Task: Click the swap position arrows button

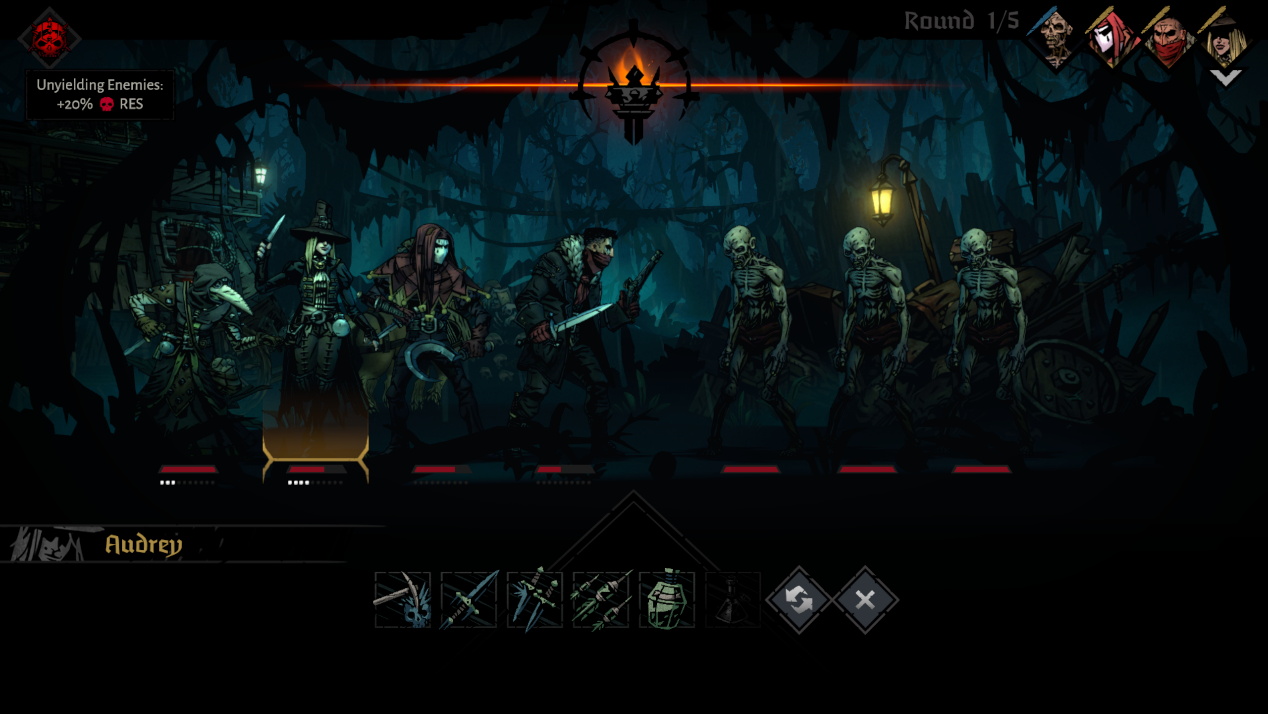Action: pos(799,600)
